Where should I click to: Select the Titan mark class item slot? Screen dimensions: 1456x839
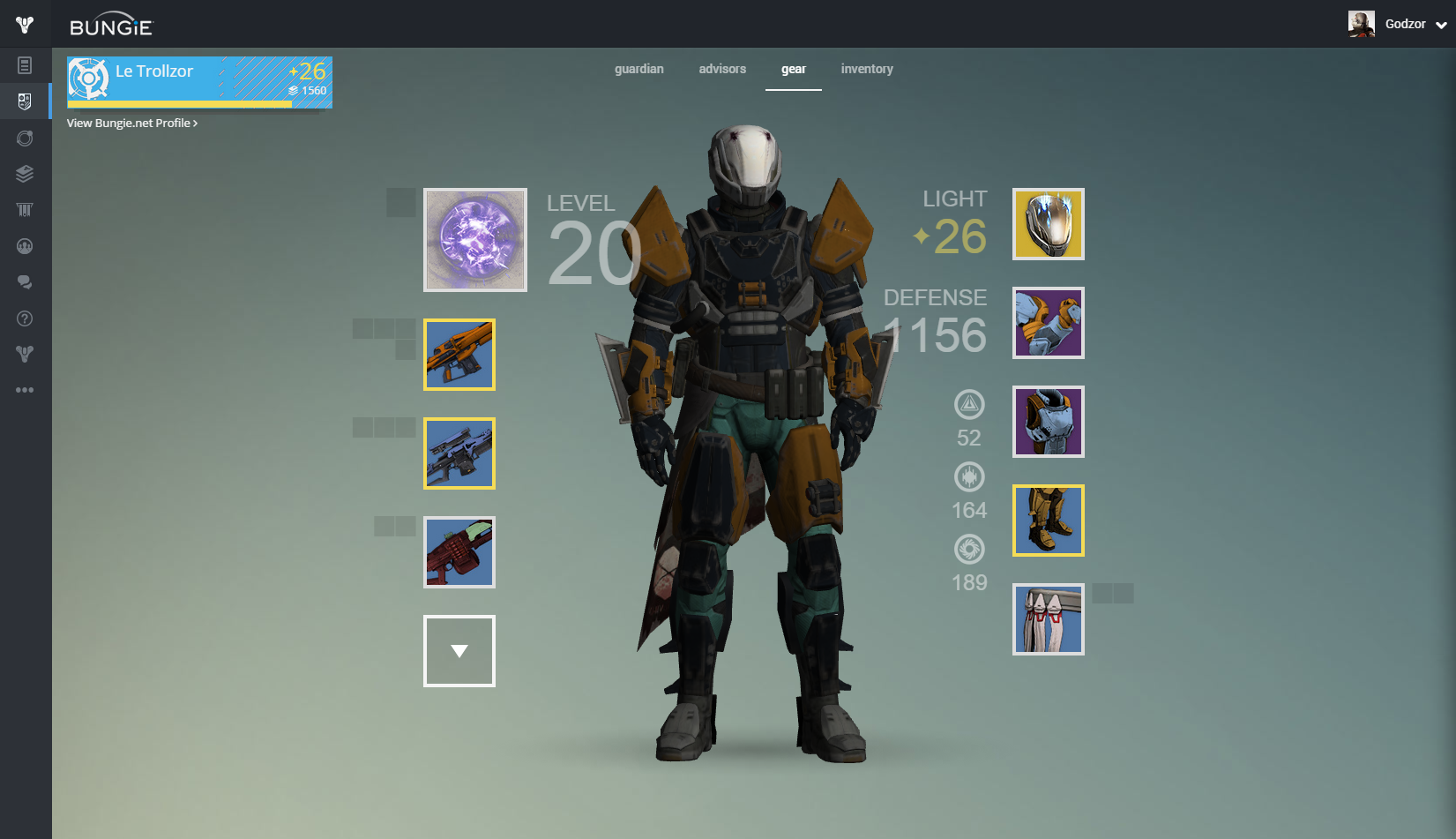[1049, 619]
